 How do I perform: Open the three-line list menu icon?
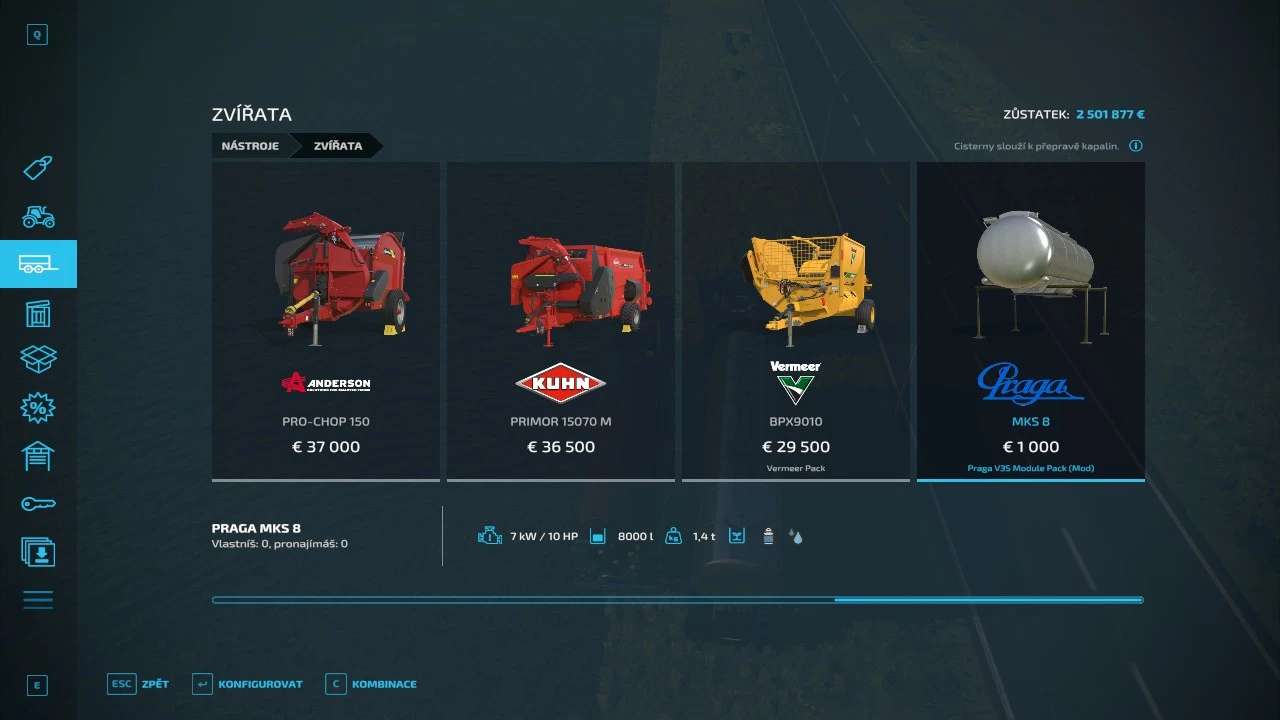pyautogui.click(x=38, y=600)
